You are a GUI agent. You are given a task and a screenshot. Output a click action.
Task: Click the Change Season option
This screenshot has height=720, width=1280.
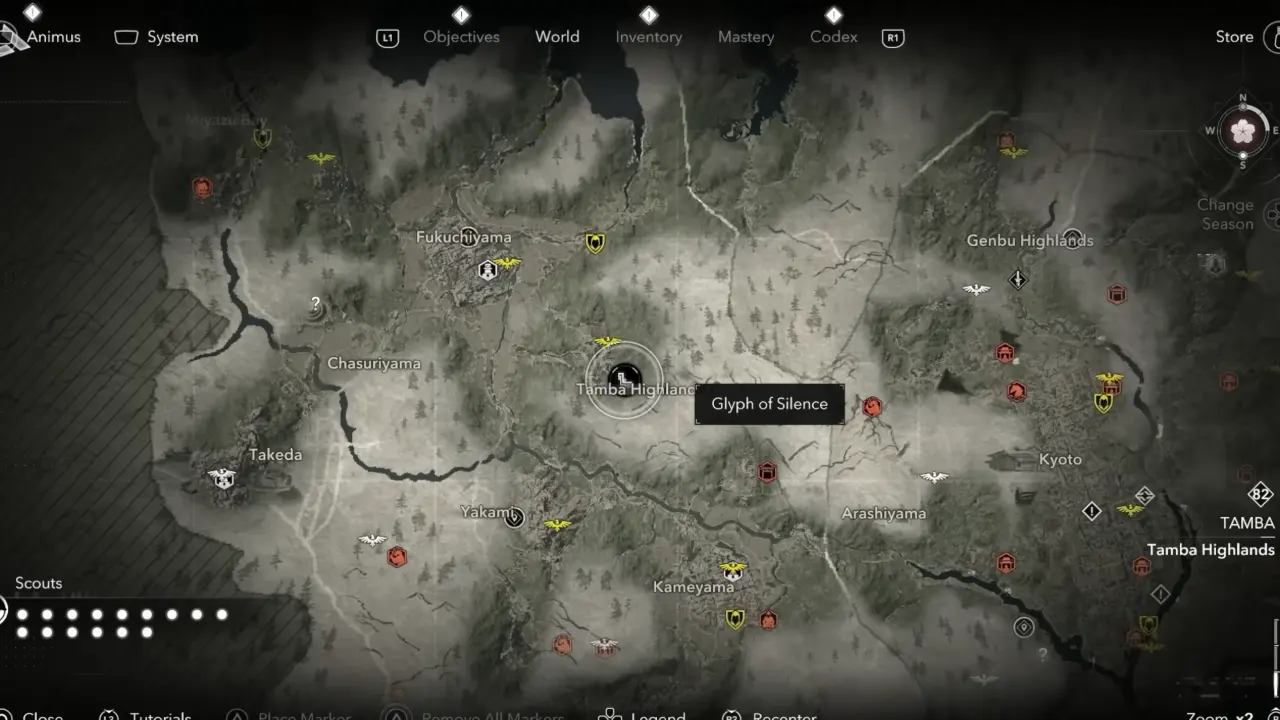tap(1225, 214)
